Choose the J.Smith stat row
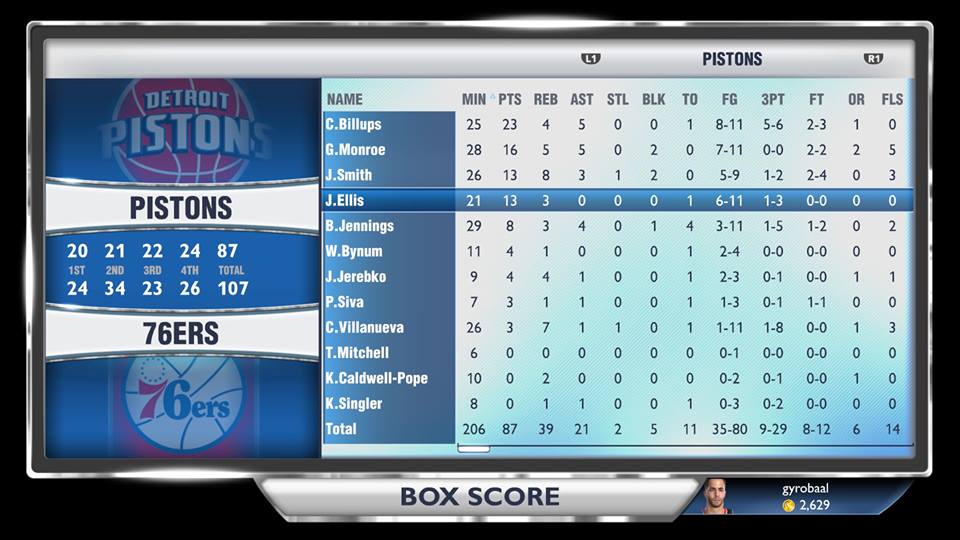Viewport: 960px width, 540px height. [389, 175]
